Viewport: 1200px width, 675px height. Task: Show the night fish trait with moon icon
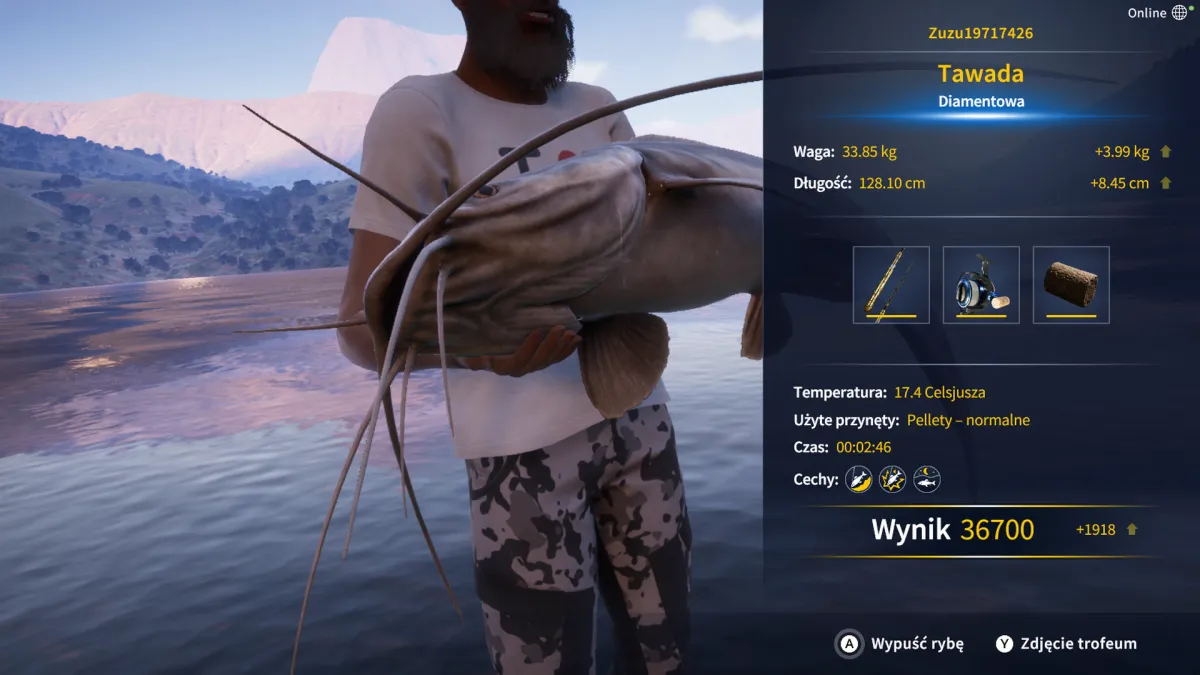pyautogui.click(x=927, y=480)
